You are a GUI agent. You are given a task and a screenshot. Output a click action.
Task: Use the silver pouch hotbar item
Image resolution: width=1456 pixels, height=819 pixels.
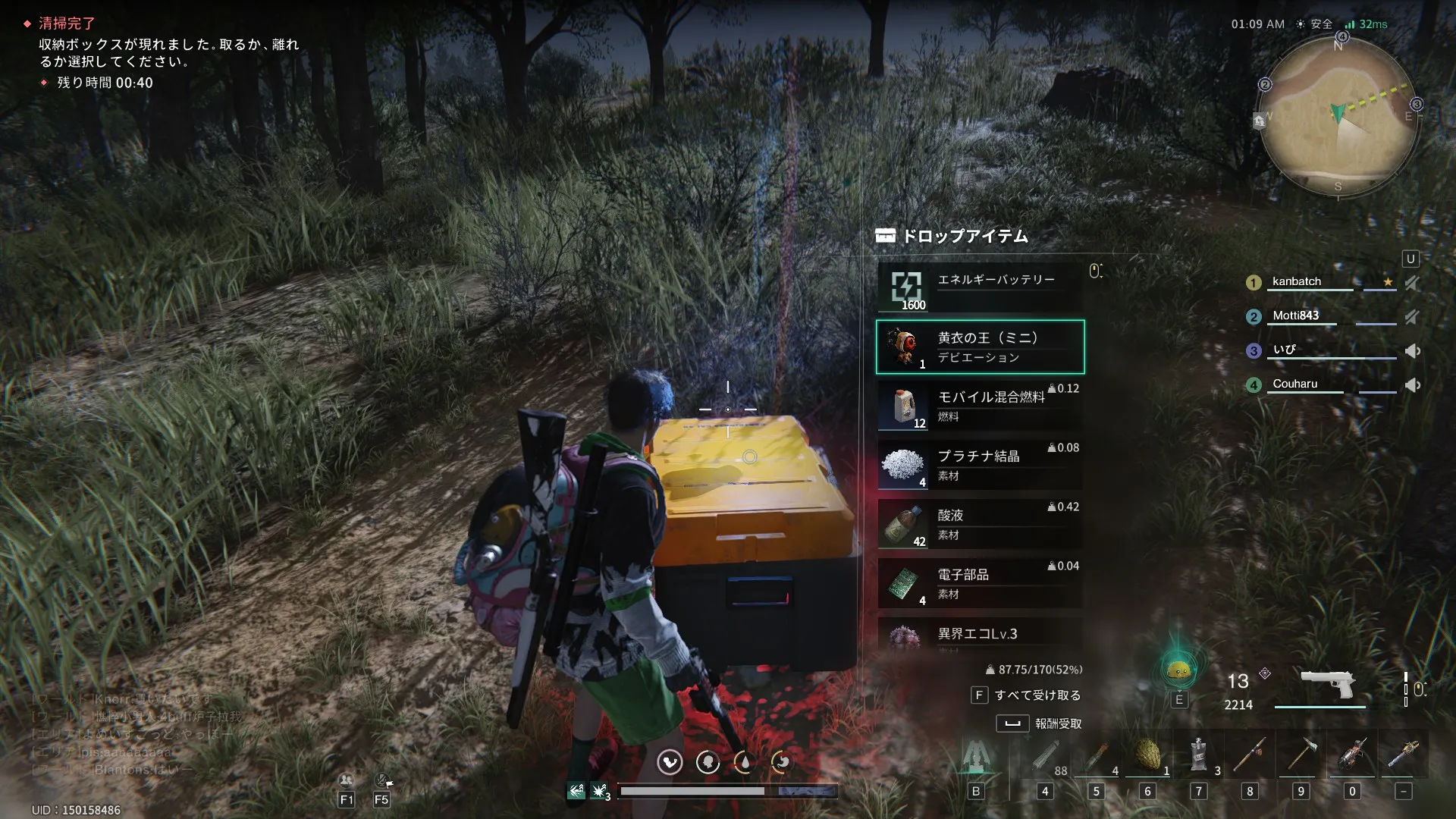(x=1198, y=756)
